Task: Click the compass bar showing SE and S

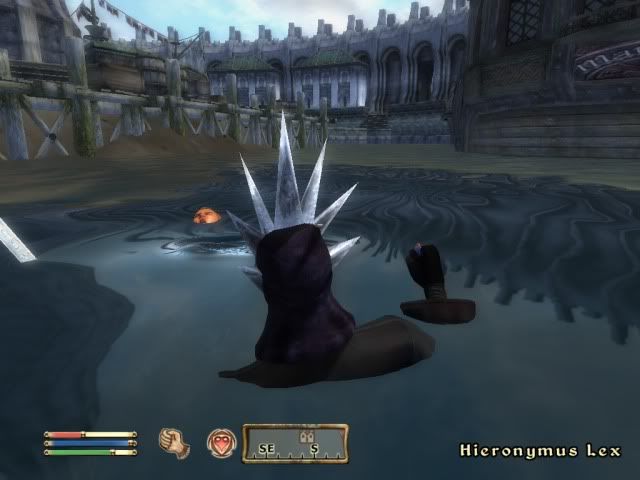Action: [295, 444]
